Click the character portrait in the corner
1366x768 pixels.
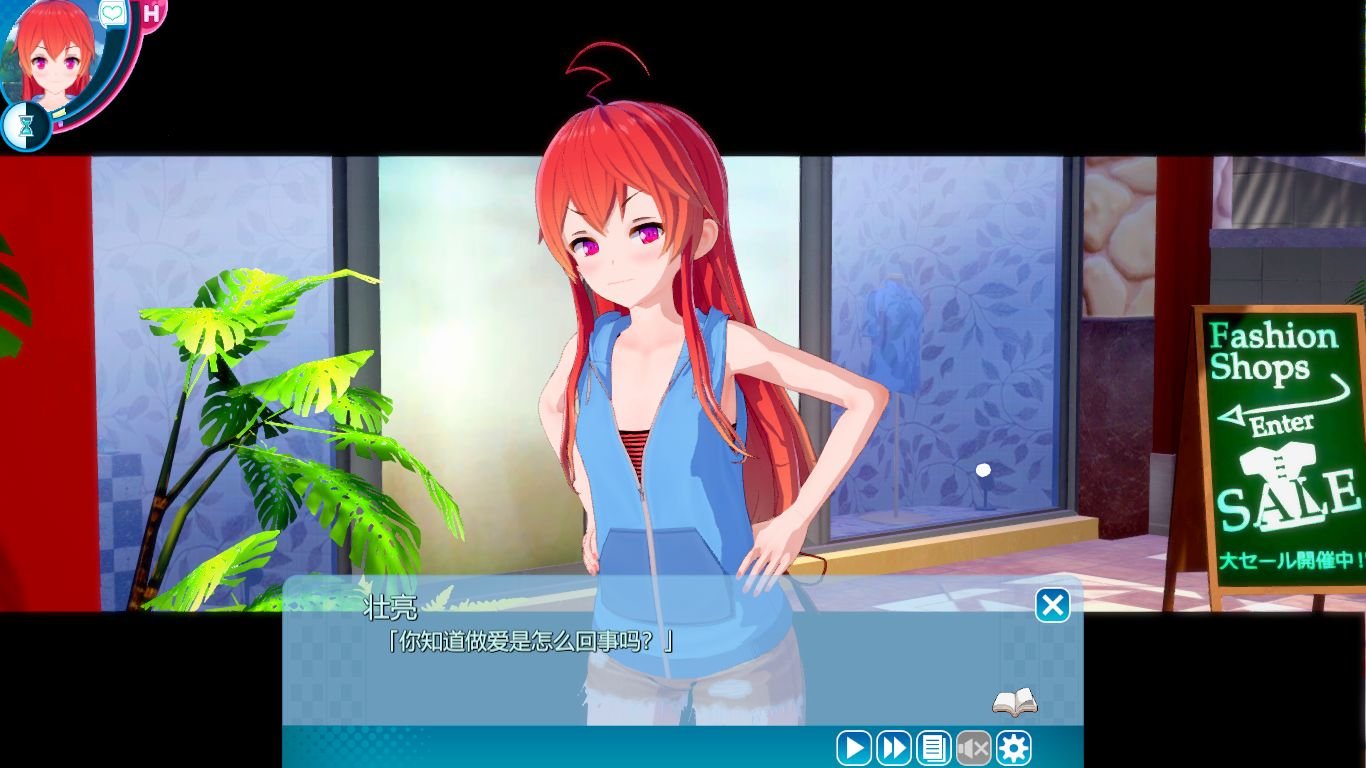(x=55, y=60)
